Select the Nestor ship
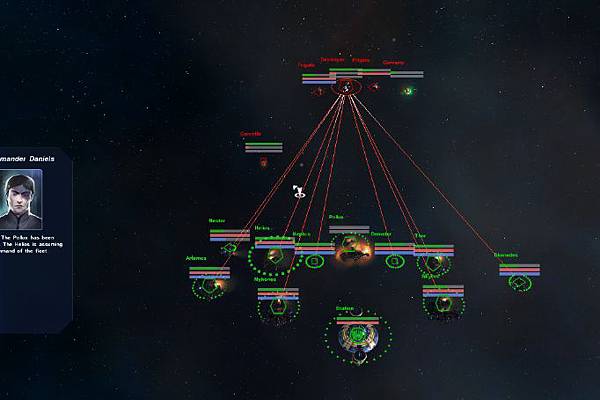This screenshot has height=400, width=600. [229, 248]
